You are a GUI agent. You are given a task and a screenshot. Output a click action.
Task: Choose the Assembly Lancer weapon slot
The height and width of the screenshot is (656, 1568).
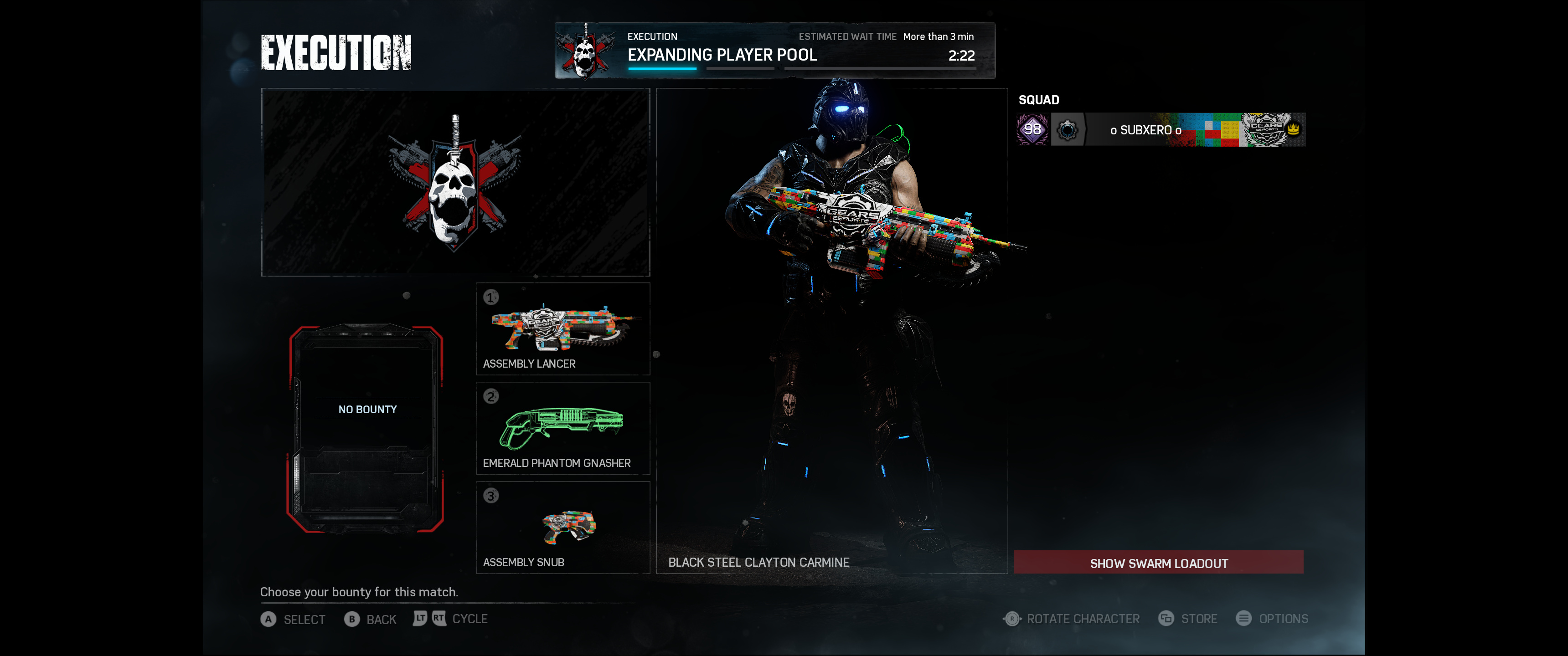tap(563, 328)
